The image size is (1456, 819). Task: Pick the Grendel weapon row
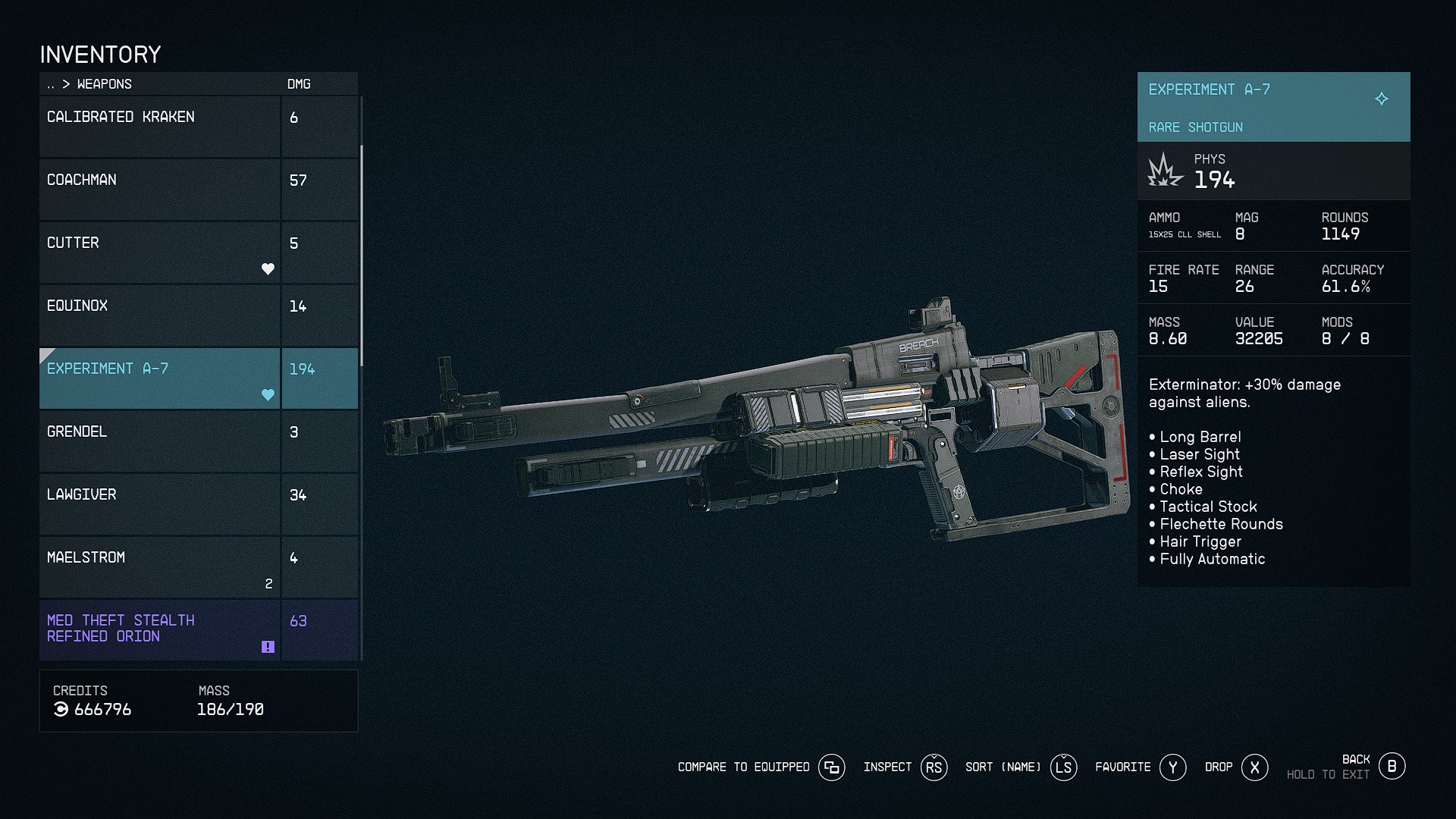coord(159,441)
